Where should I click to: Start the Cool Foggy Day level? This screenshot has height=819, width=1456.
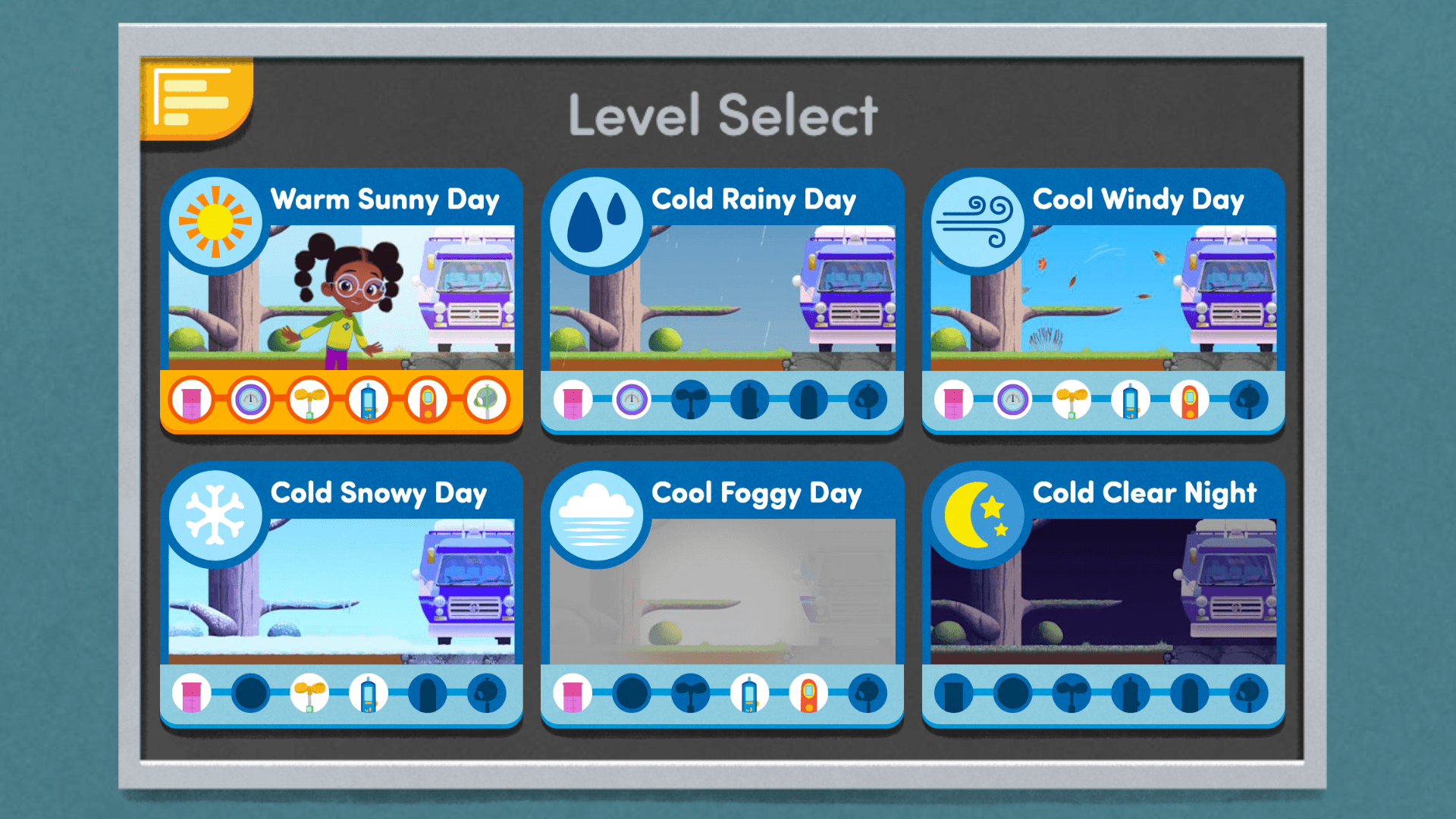click(x=722, y=590)
